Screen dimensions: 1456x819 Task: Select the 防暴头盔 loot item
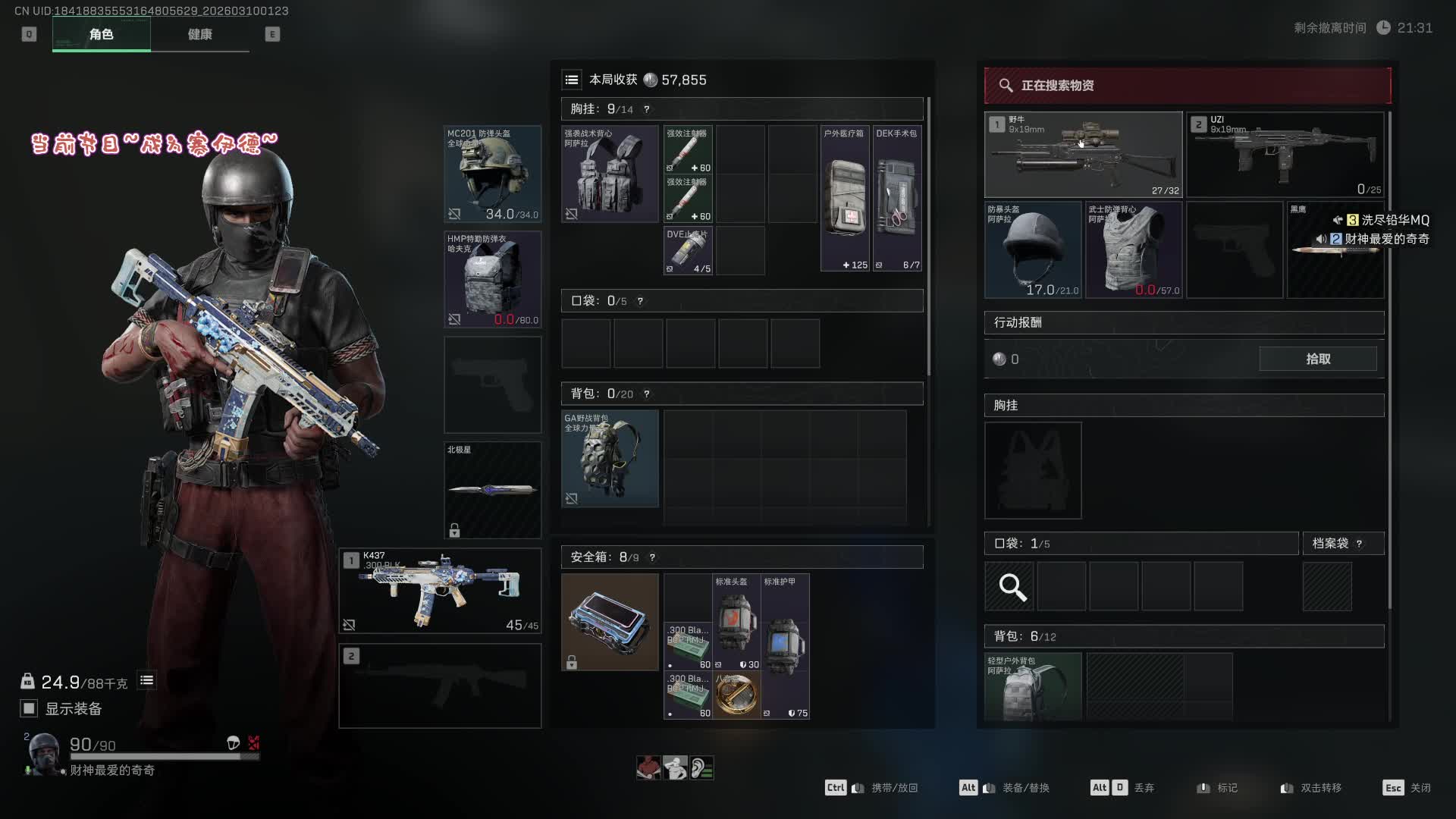pyautogui.click(x=1033, y=249)
